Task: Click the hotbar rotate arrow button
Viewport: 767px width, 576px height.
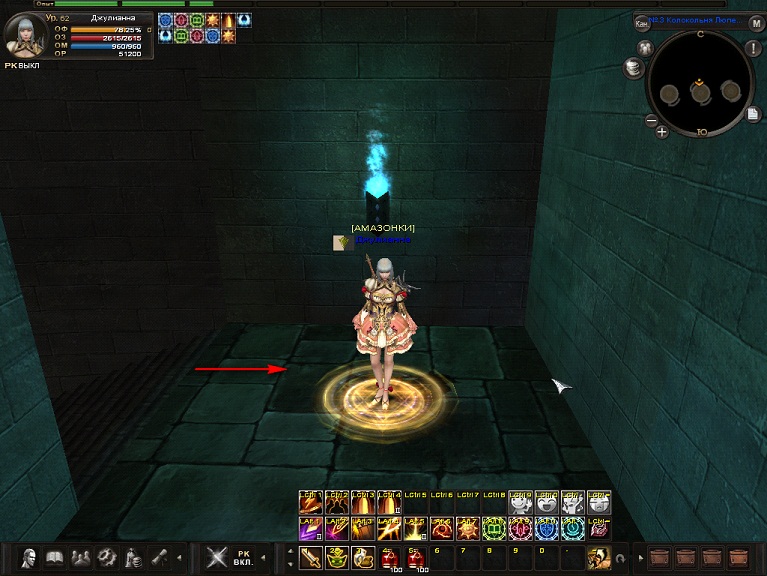Action: (x=619, y=558)
